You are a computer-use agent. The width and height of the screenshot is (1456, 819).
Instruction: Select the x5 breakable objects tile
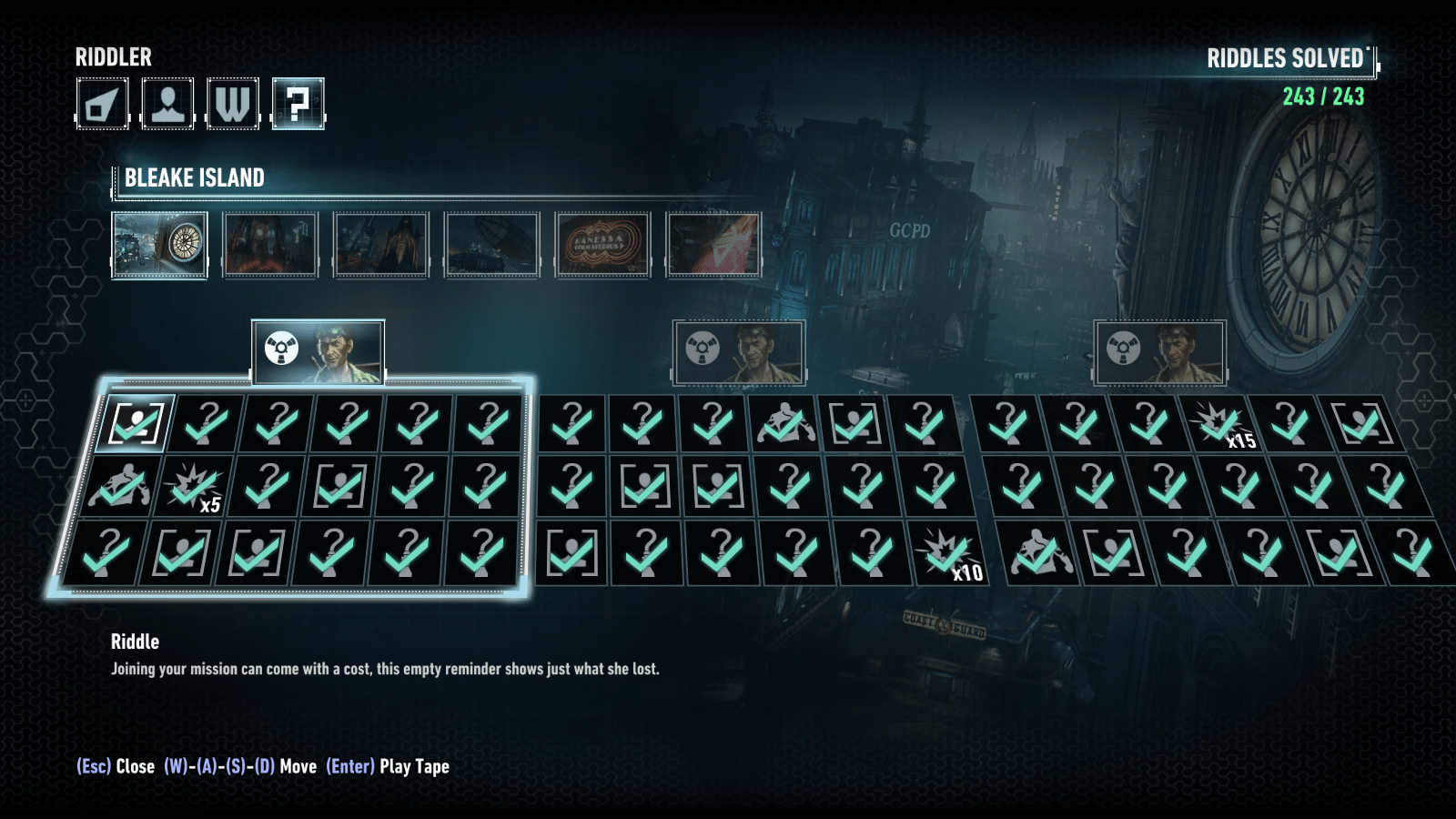coord(193,488)
